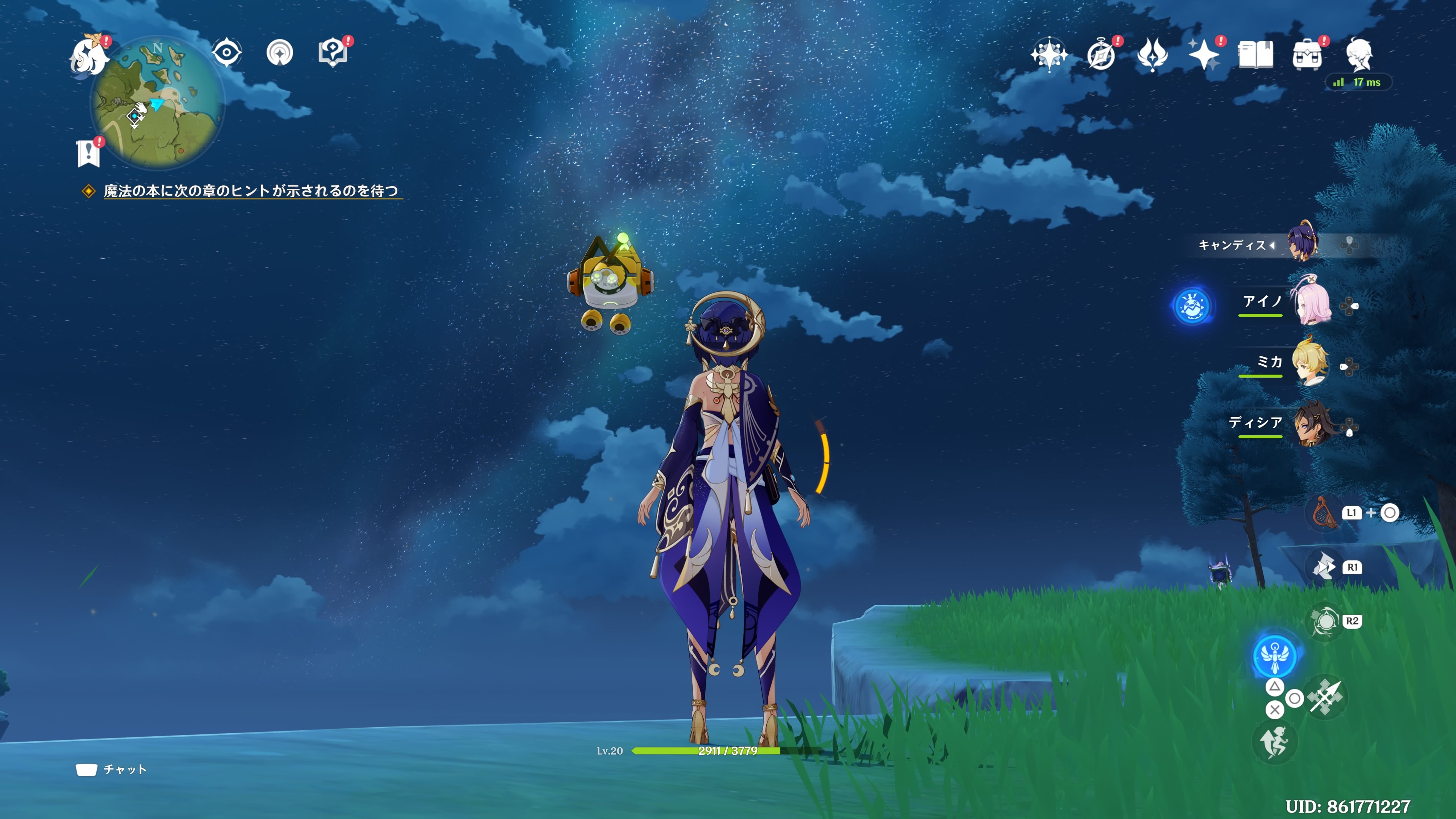
Task: Open the adventurer handbook compass icon
Action: 1101,55
